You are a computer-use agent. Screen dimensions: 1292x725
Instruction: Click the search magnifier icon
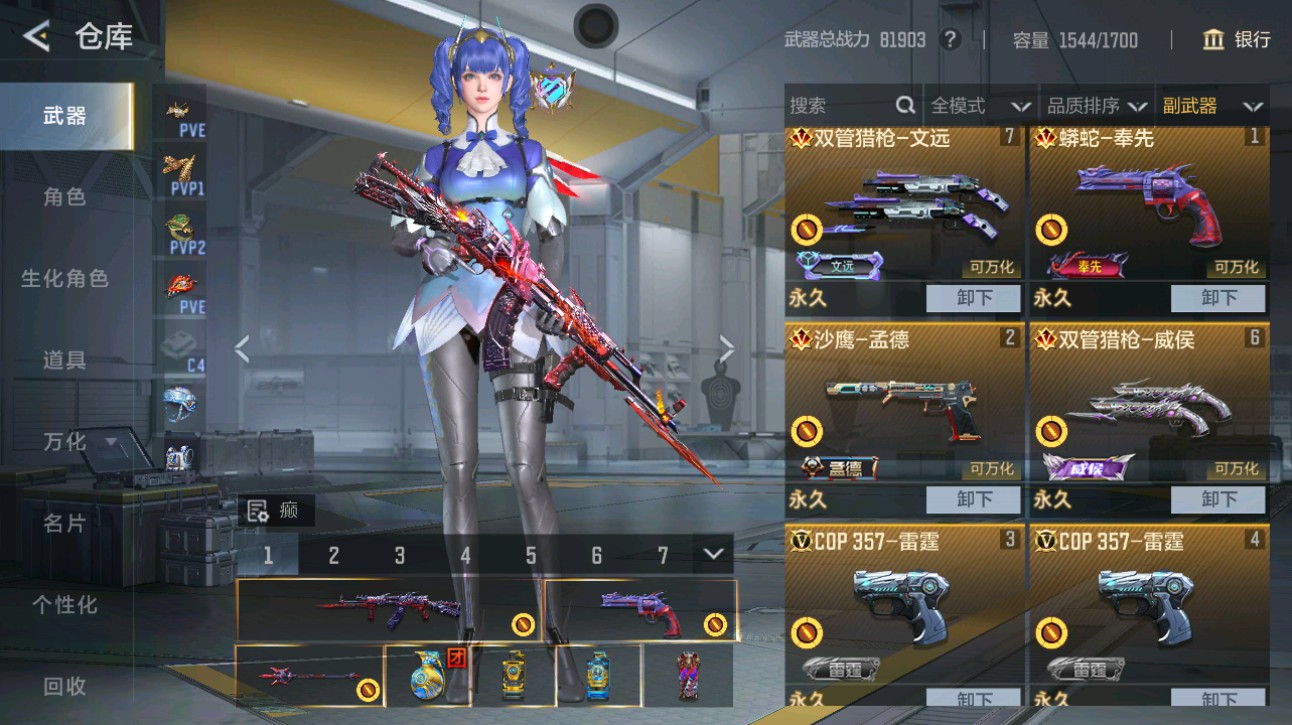pyautogui.click(x=904, y=104)
